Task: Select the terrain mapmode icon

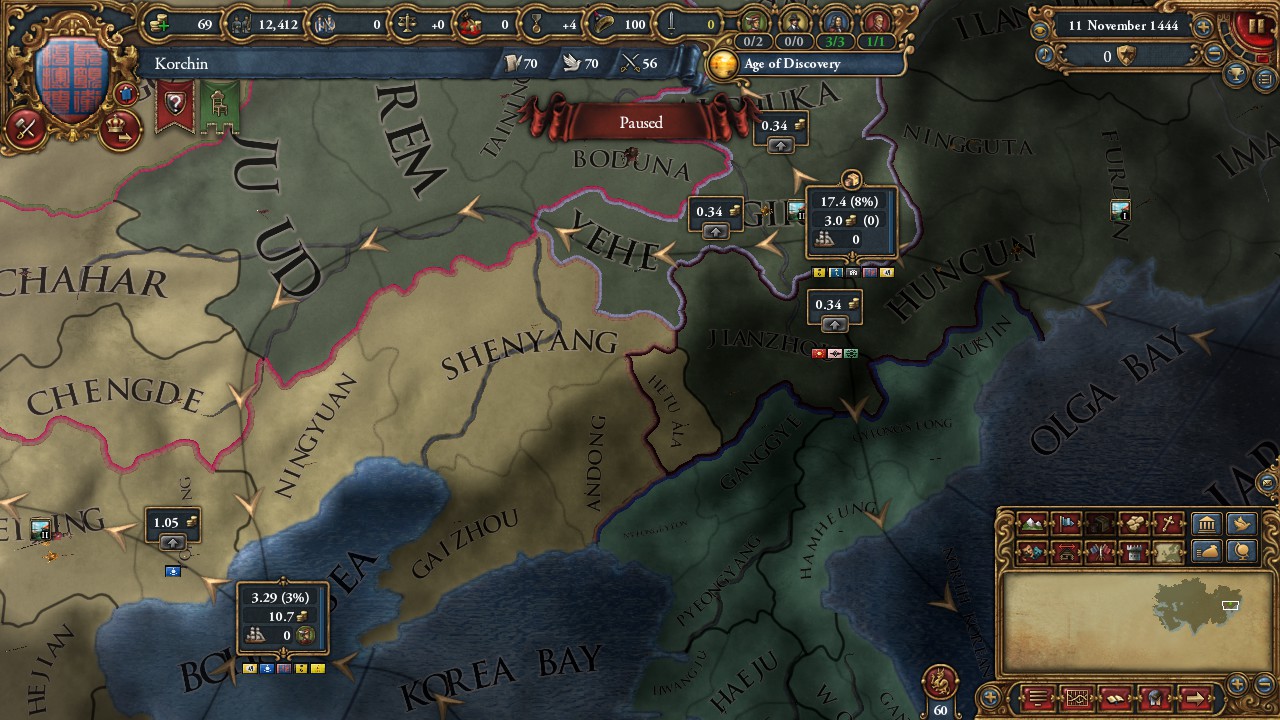Action: click(1030, 523)
